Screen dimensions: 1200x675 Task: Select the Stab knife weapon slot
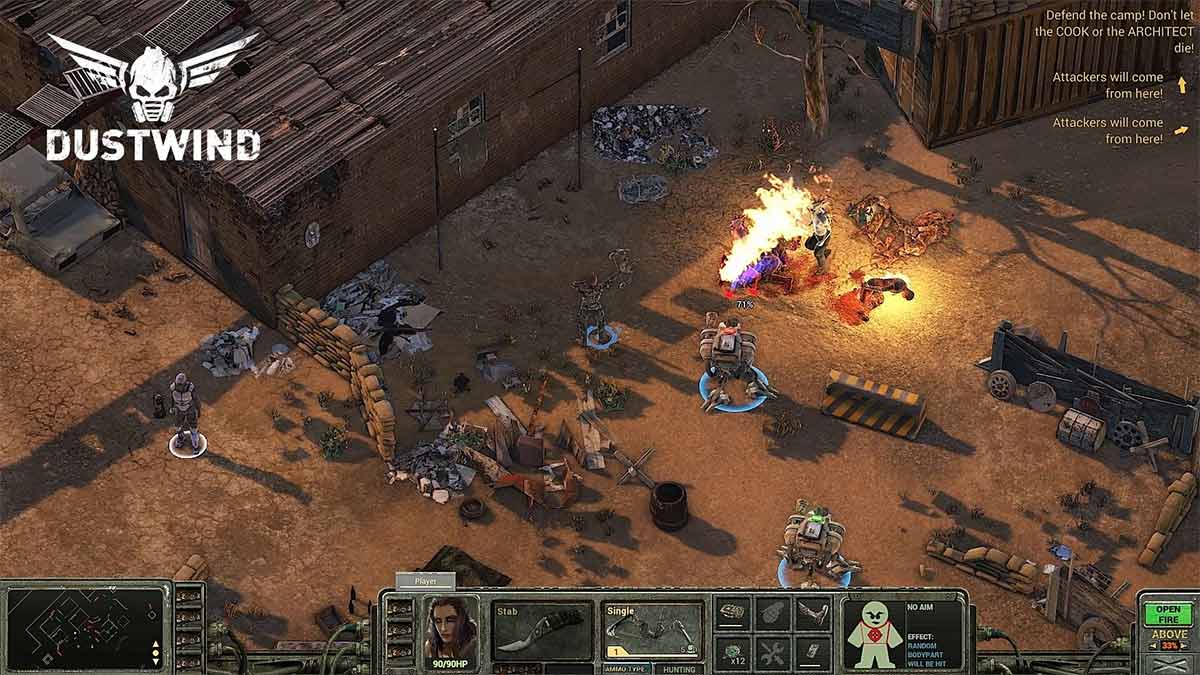click(542, 630)
